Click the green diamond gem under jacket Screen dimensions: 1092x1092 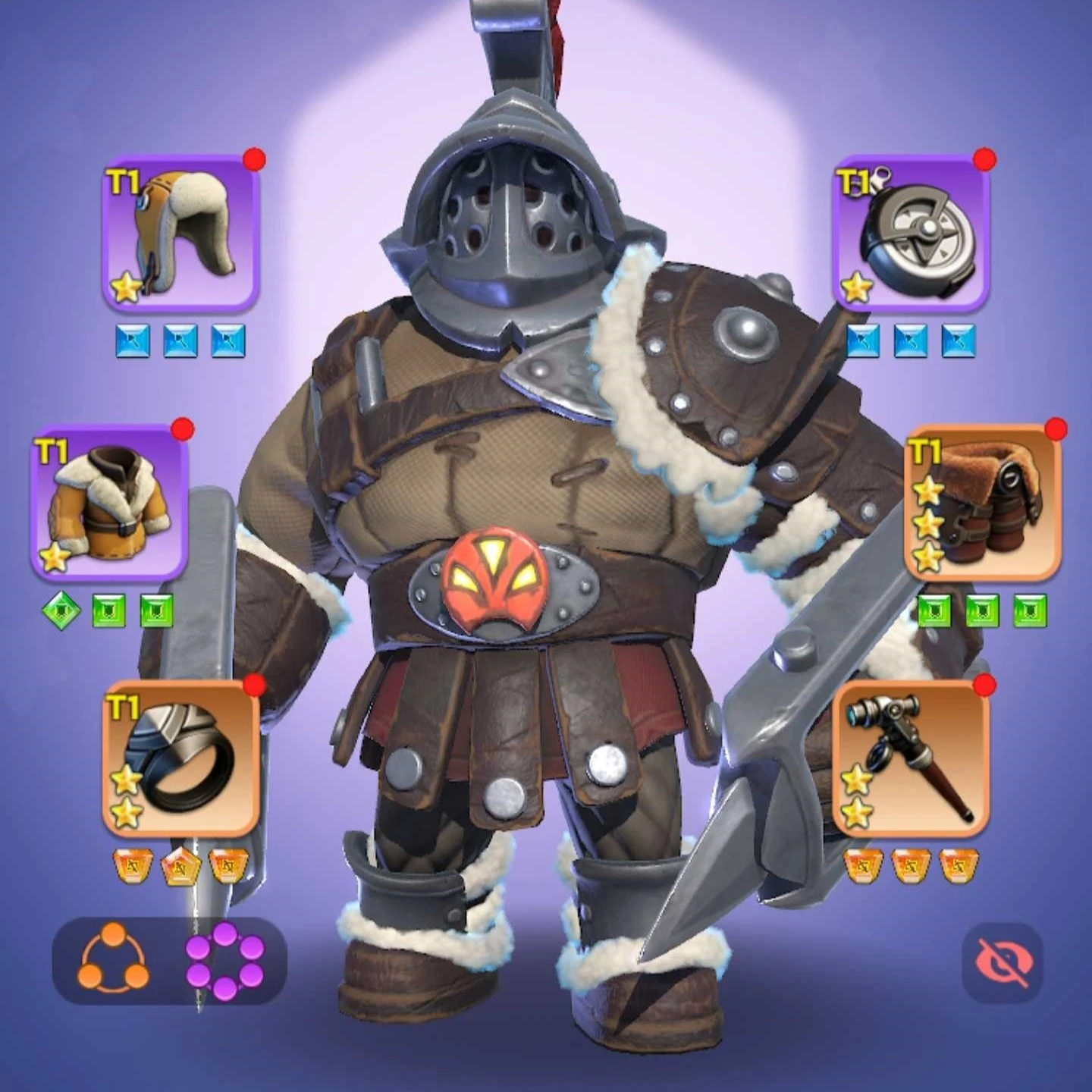(61, 610)
